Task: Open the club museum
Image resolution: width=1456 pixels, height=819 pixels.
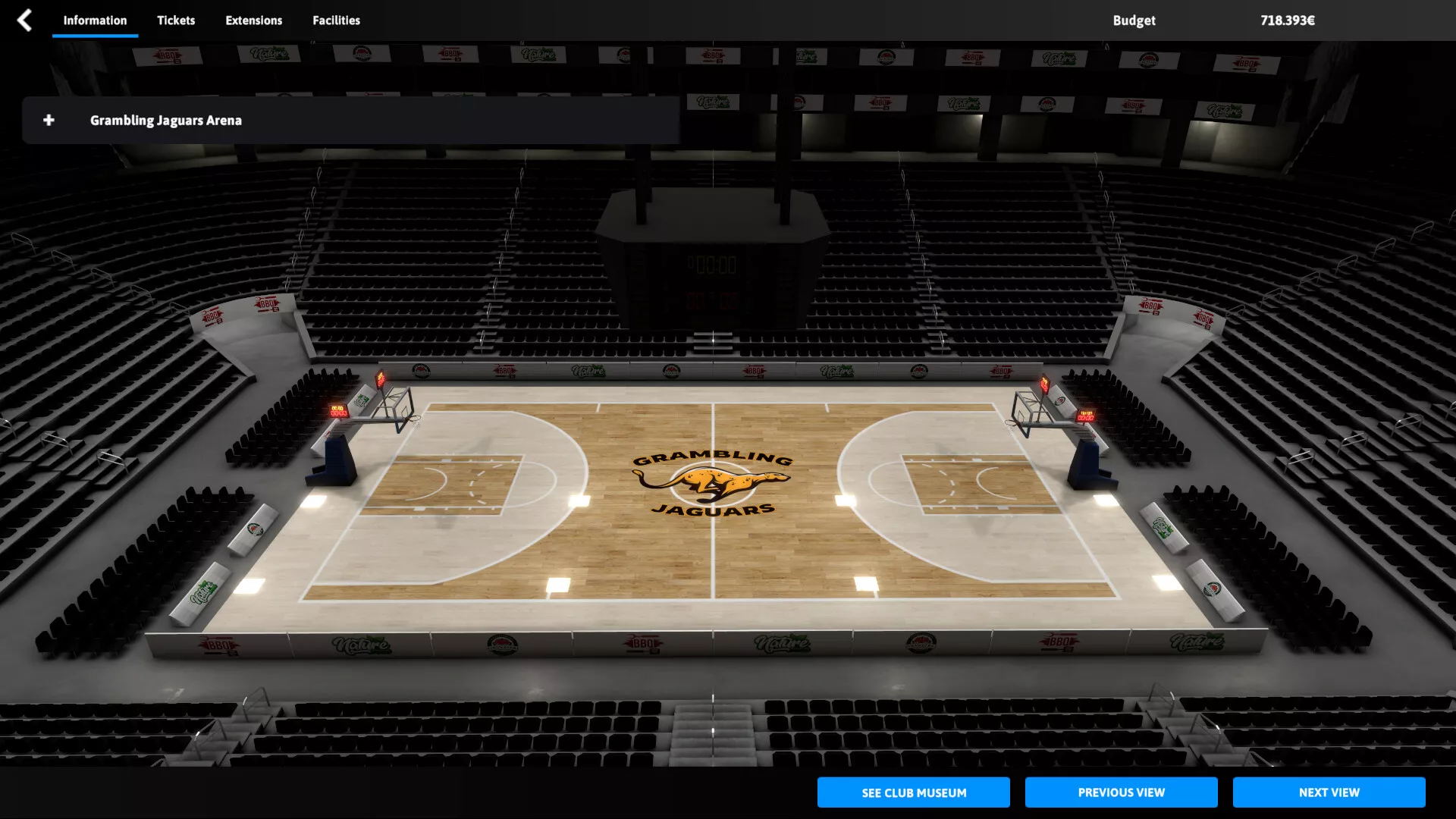Action: tap(913, 792)
